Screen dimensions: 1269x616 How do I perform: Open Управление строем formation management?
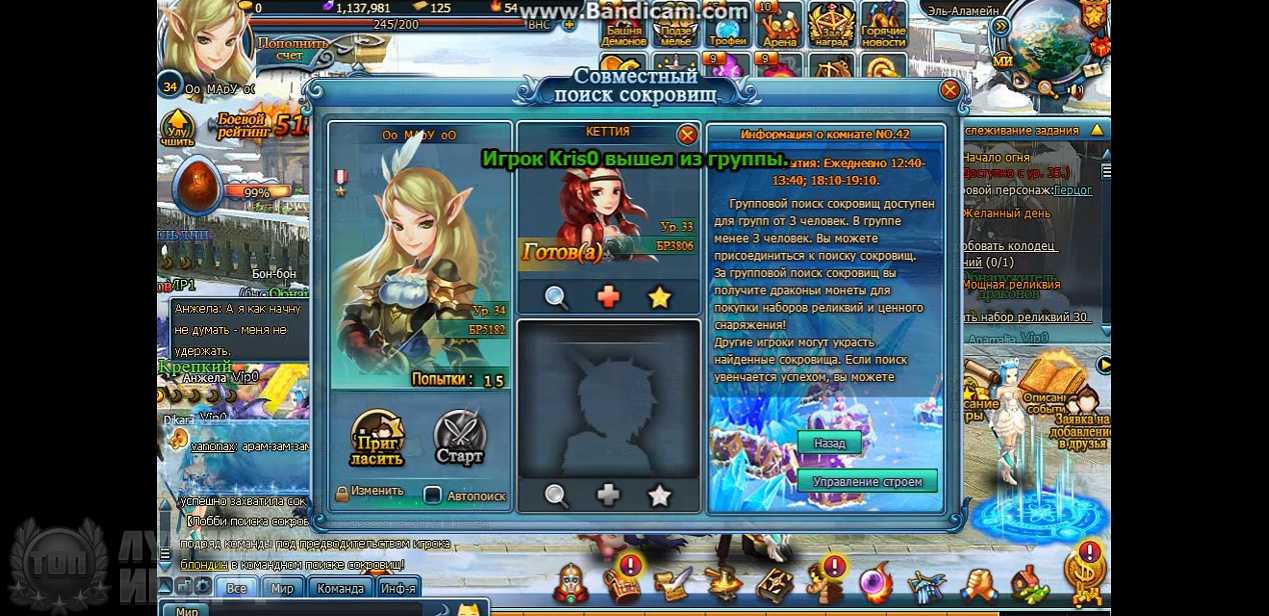(x=867, y=481)
